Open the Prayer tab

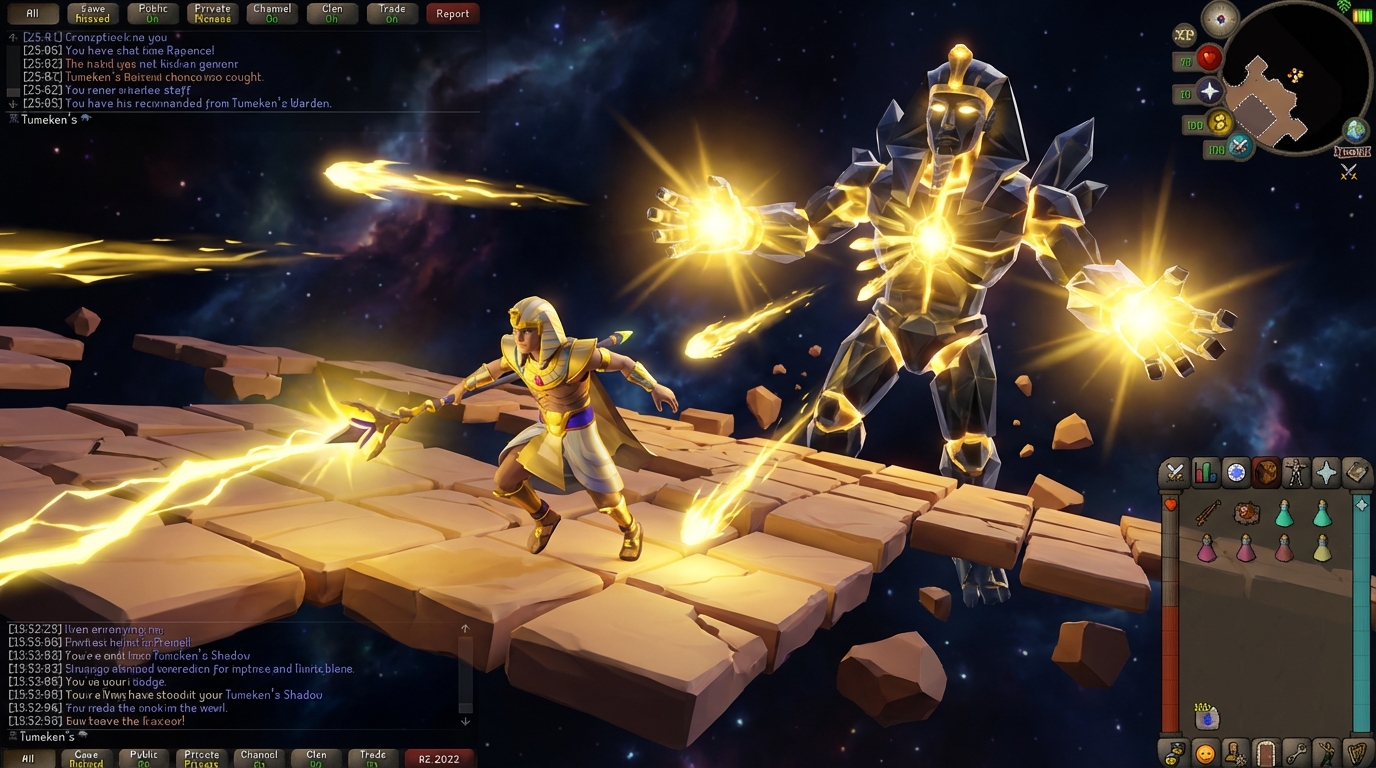point(1329,472)
